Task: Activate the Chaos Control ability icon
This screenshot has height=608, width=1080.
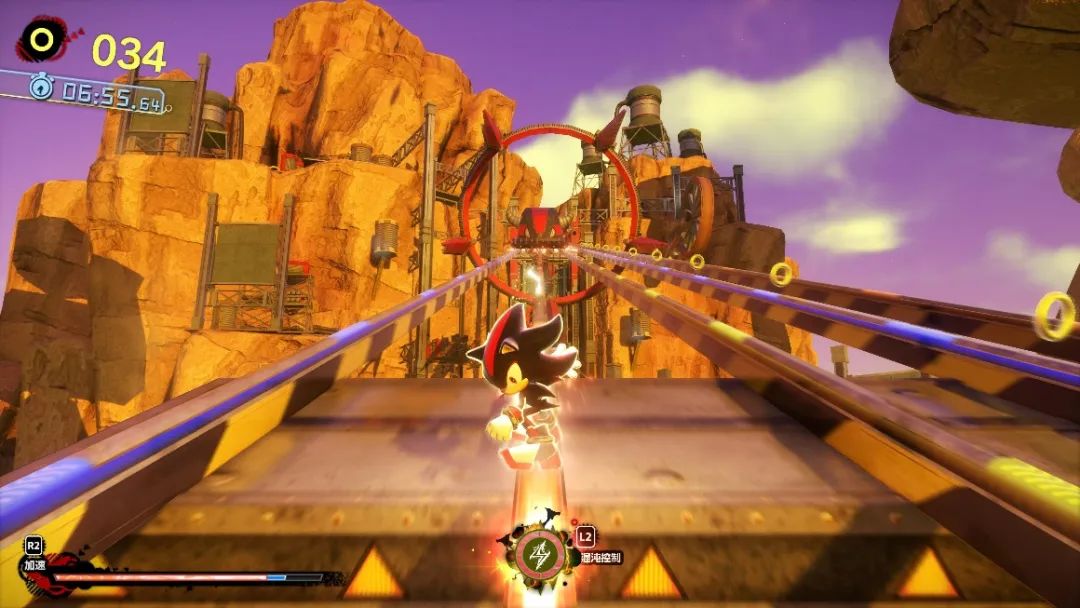Action: [x=538, y=555]
